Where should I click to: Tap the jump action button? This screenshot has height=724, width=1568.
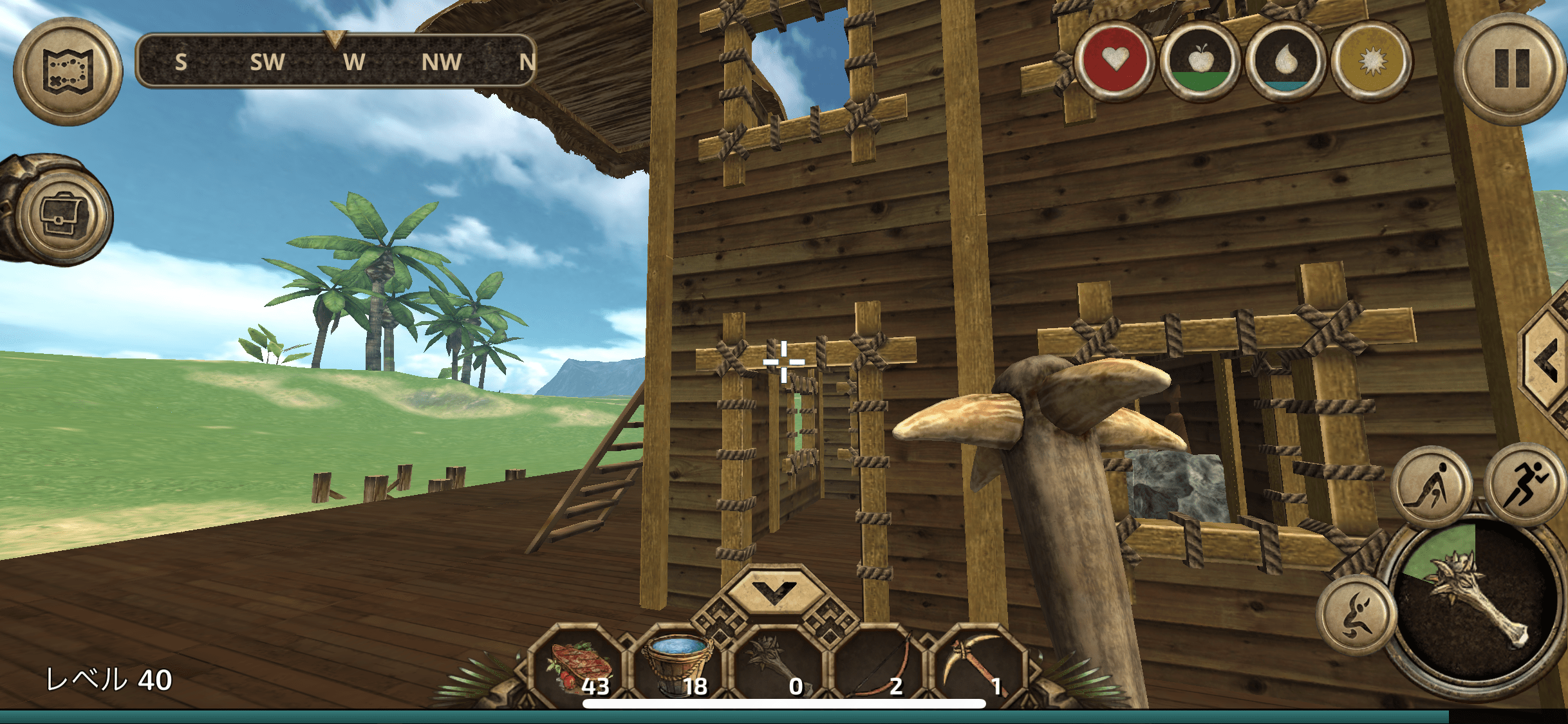point(1356,615)
